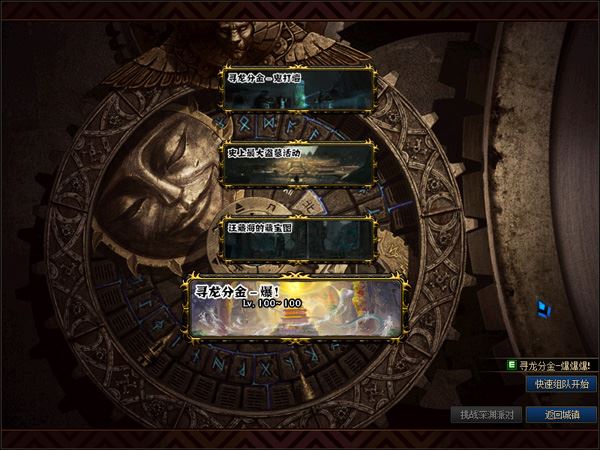This screenshot has height=450, width=600.
Task: Select the 寻龙分金-鬼打墙 dungeon
Action: click(x=299, y=89)
